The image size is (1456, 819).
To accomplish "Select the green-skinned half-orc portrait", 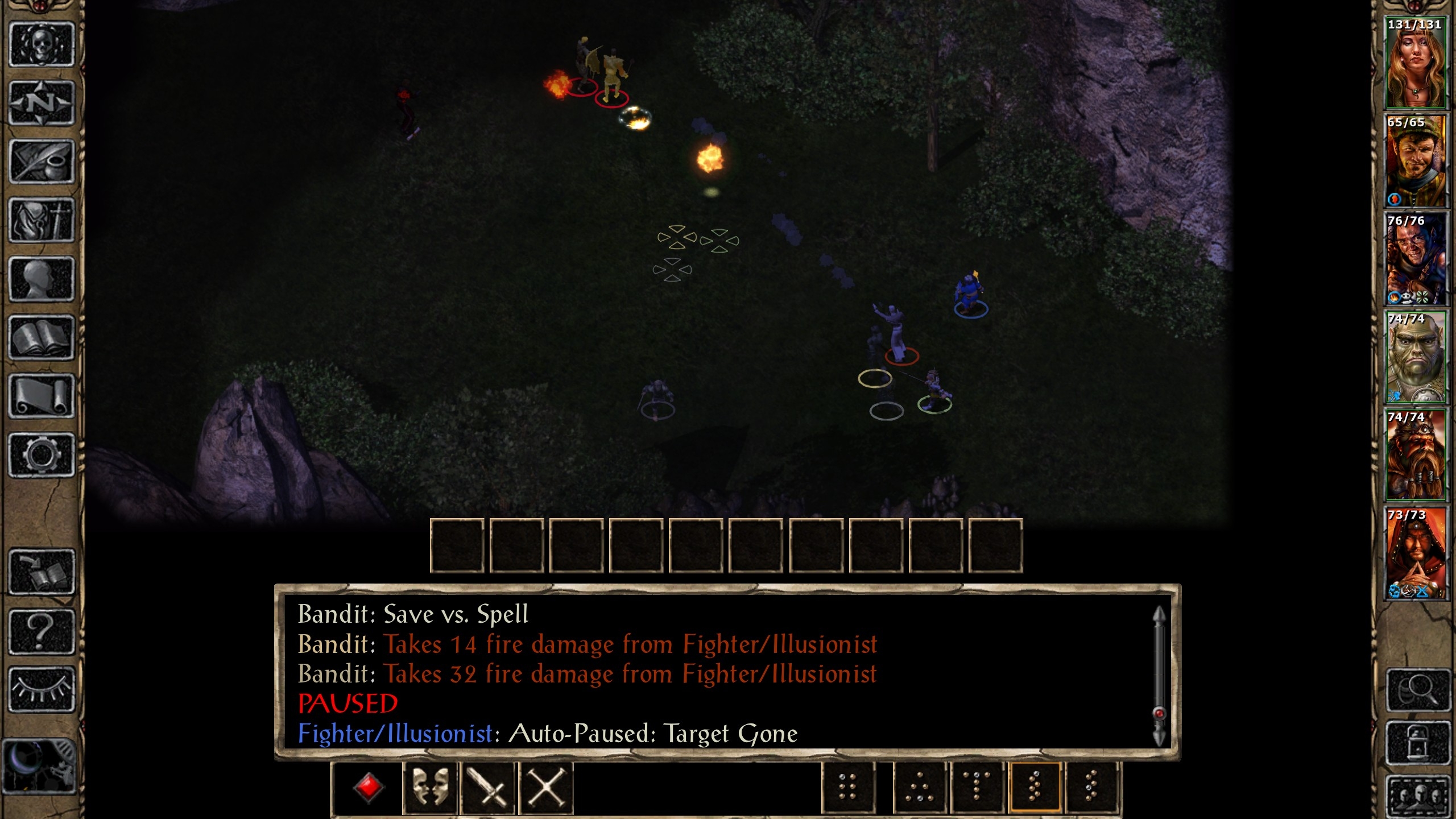I will [1415, 357].
